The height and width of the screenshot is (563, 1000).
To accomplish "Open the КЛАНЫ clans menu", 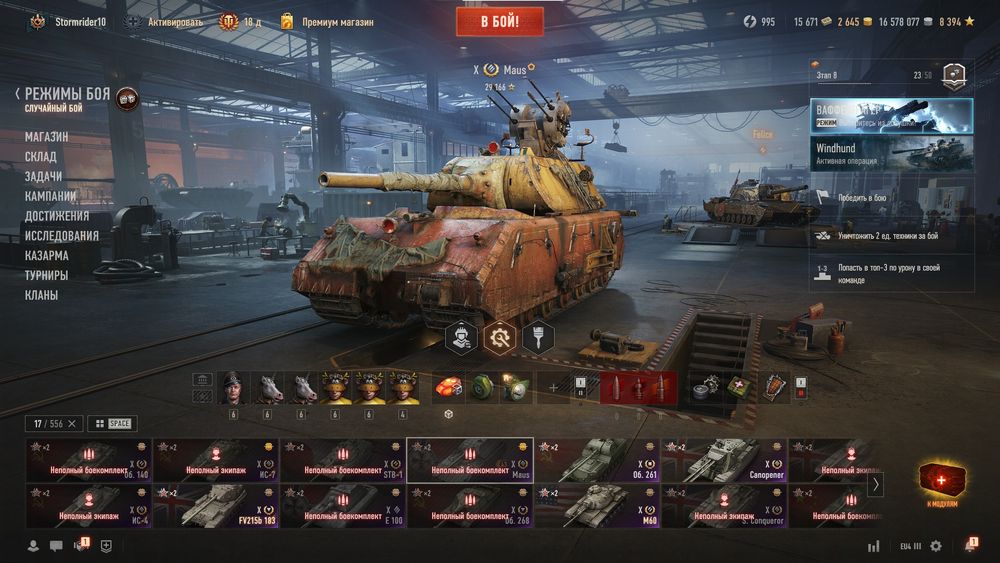I will click(x=42, y=295).
